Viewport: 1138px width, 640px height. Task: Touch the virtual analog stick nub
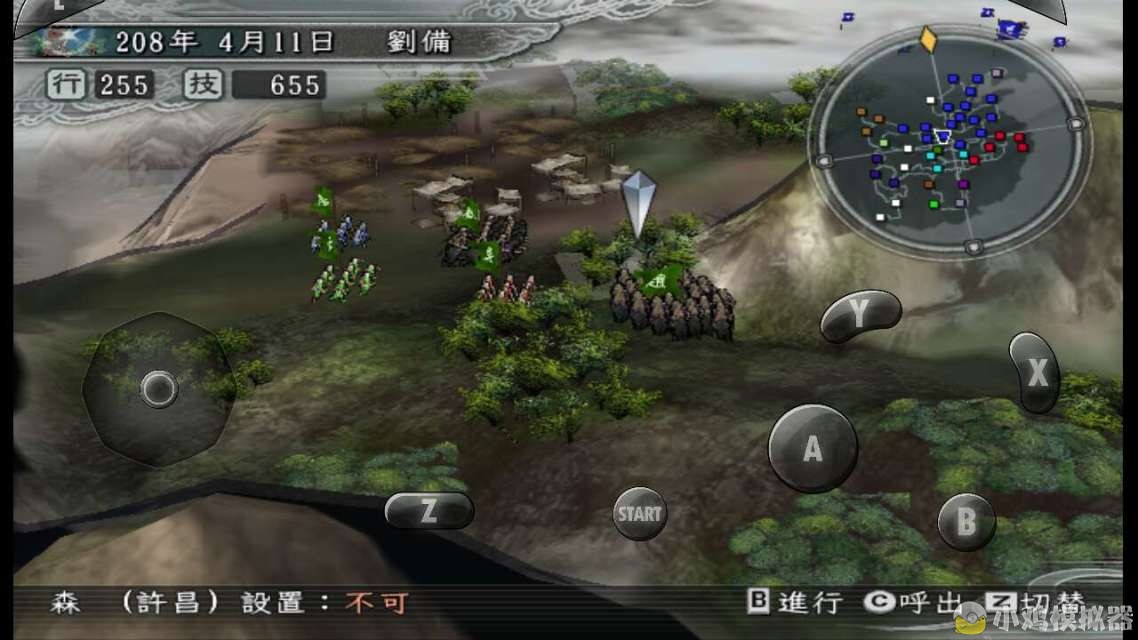click(159, 388)
